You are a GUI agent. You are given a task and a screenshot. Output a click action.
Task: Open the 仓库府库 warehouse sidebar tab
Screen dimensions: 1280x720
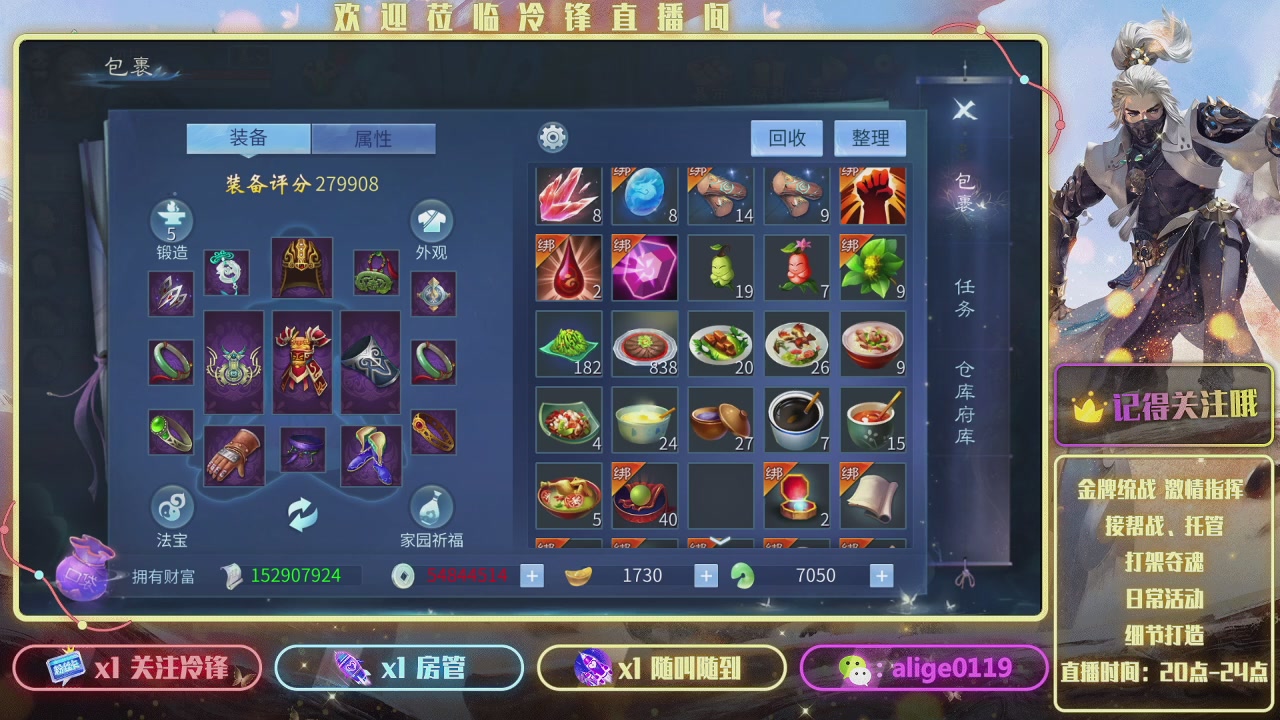(964, 400)
